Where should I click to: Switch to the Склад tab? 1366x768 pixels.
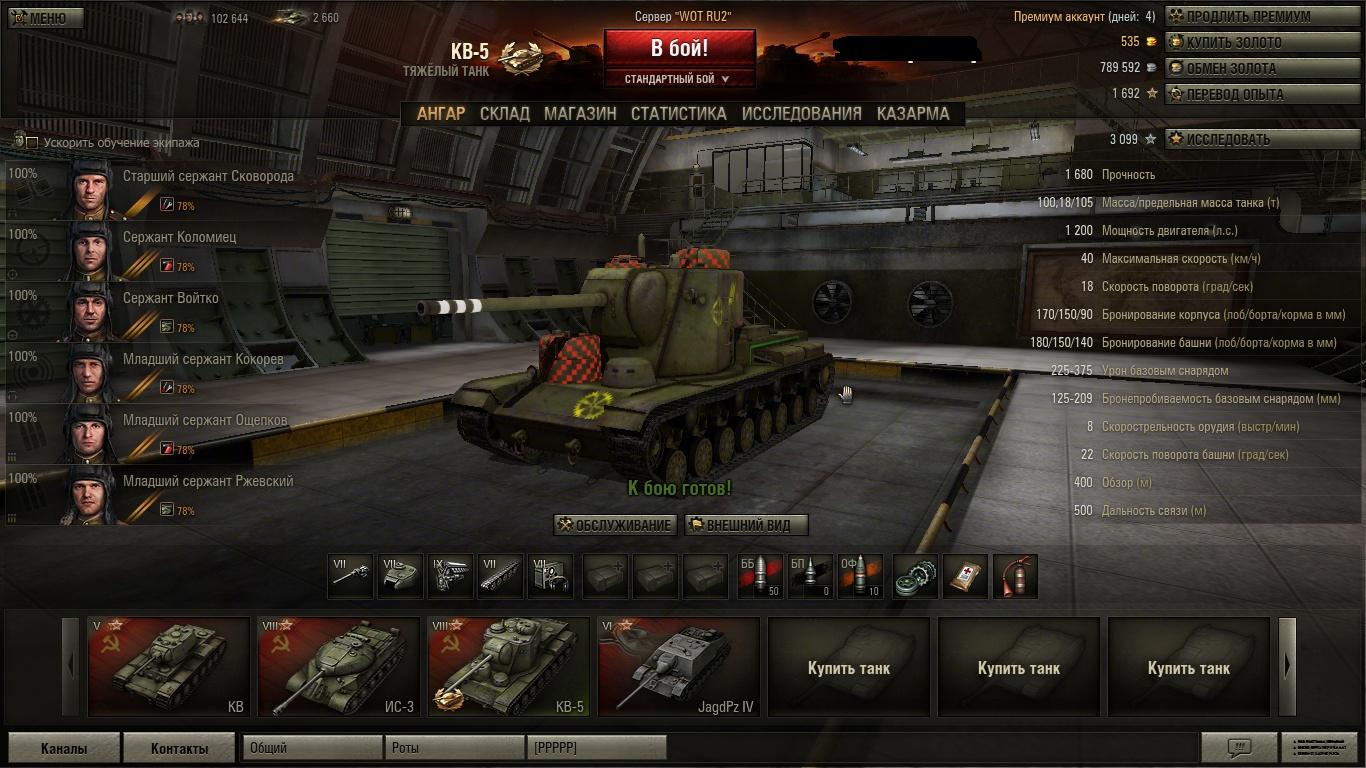point(504,113)
